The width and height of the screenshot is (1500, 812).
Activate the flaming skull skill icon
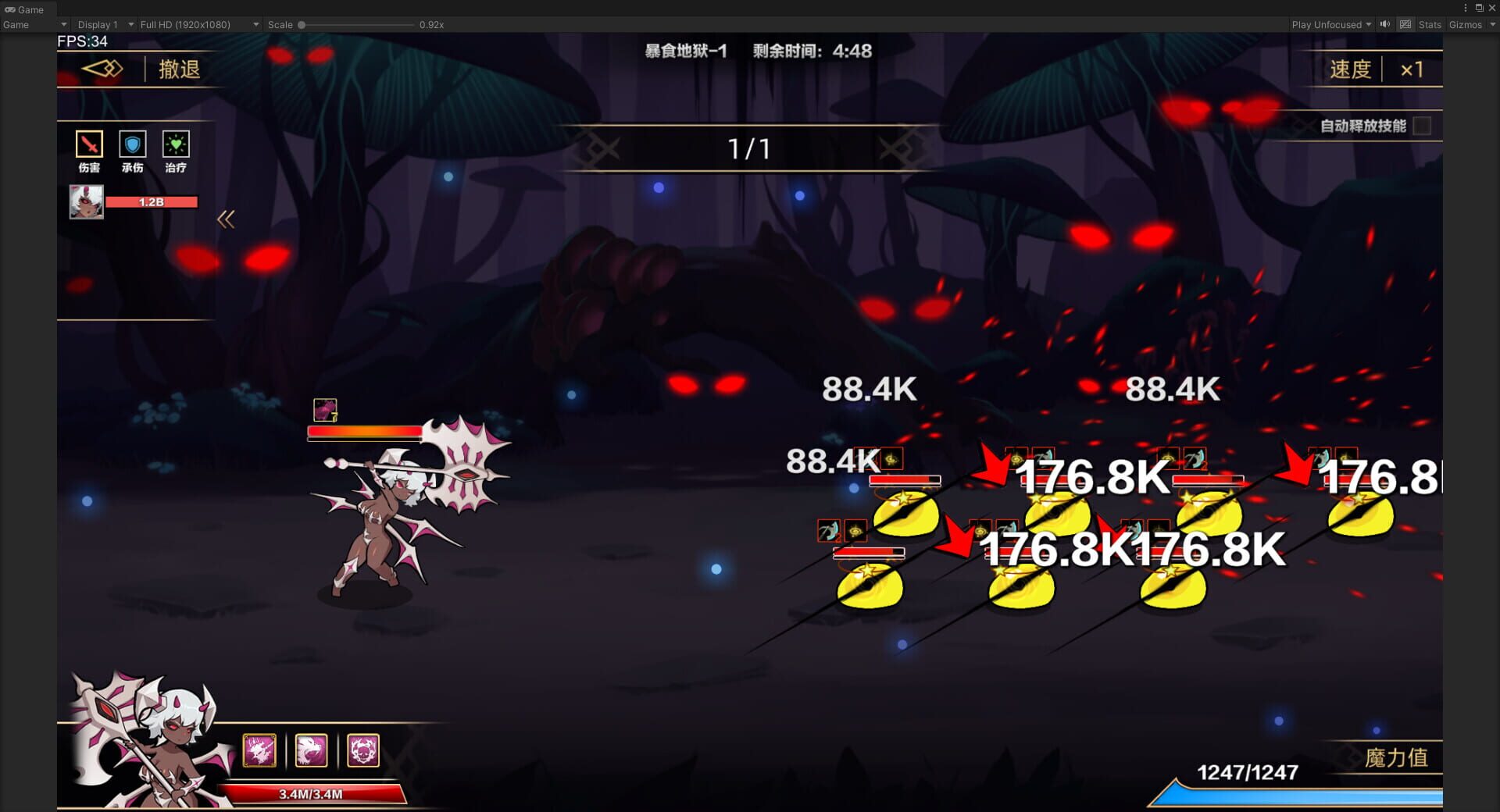coord(362,750)
